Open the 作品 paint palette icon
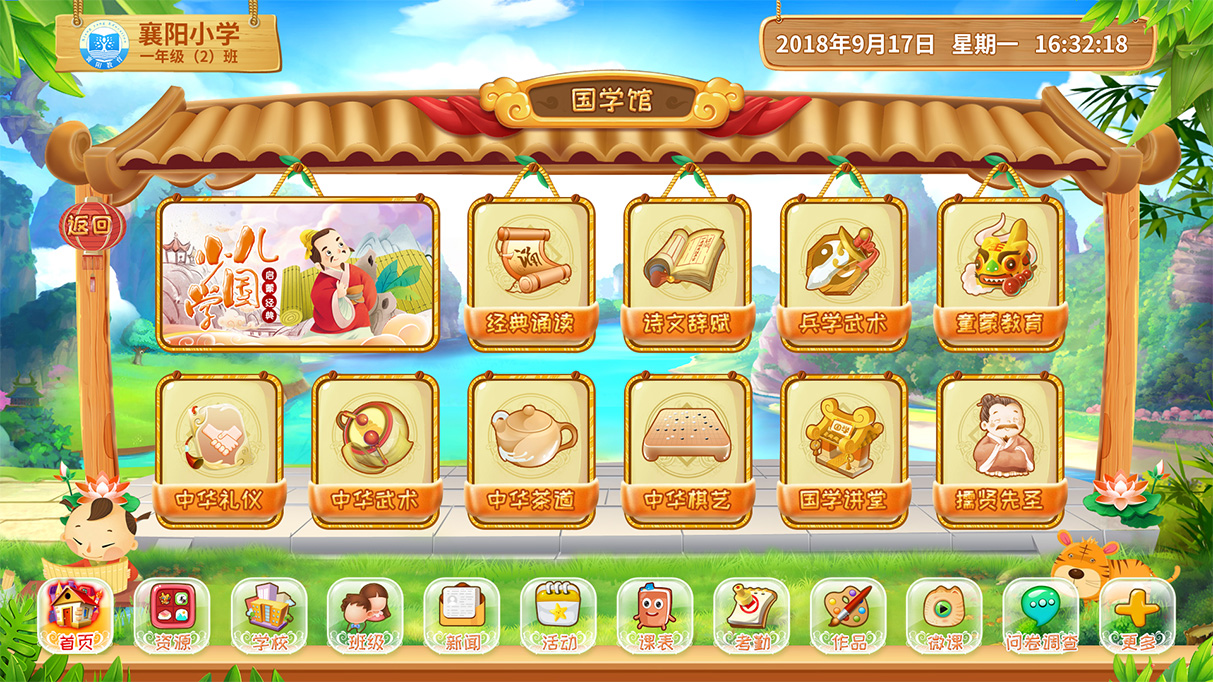 [x=848, y=615]
